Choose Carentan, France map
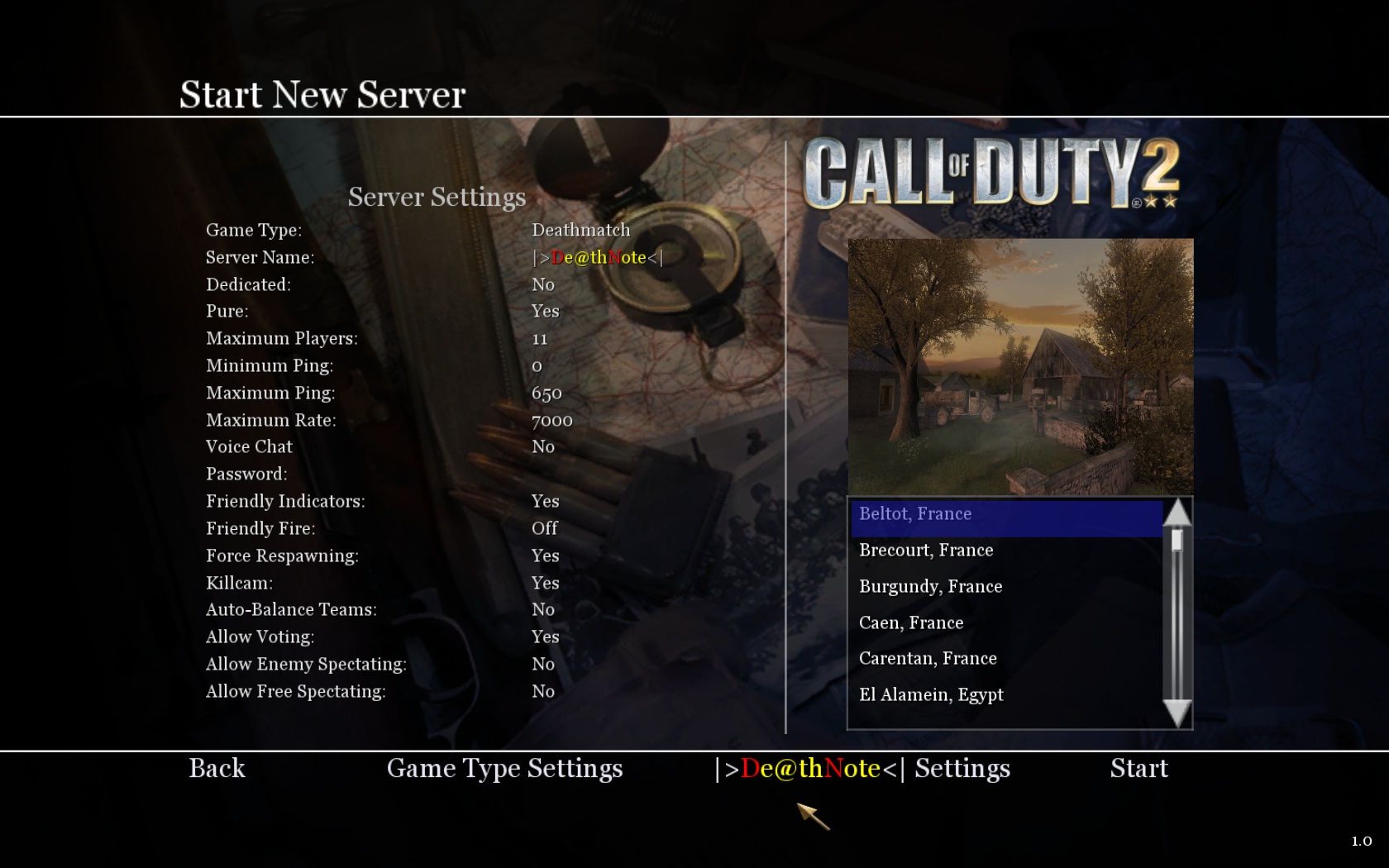1389x868 pixels. point(928,659)
